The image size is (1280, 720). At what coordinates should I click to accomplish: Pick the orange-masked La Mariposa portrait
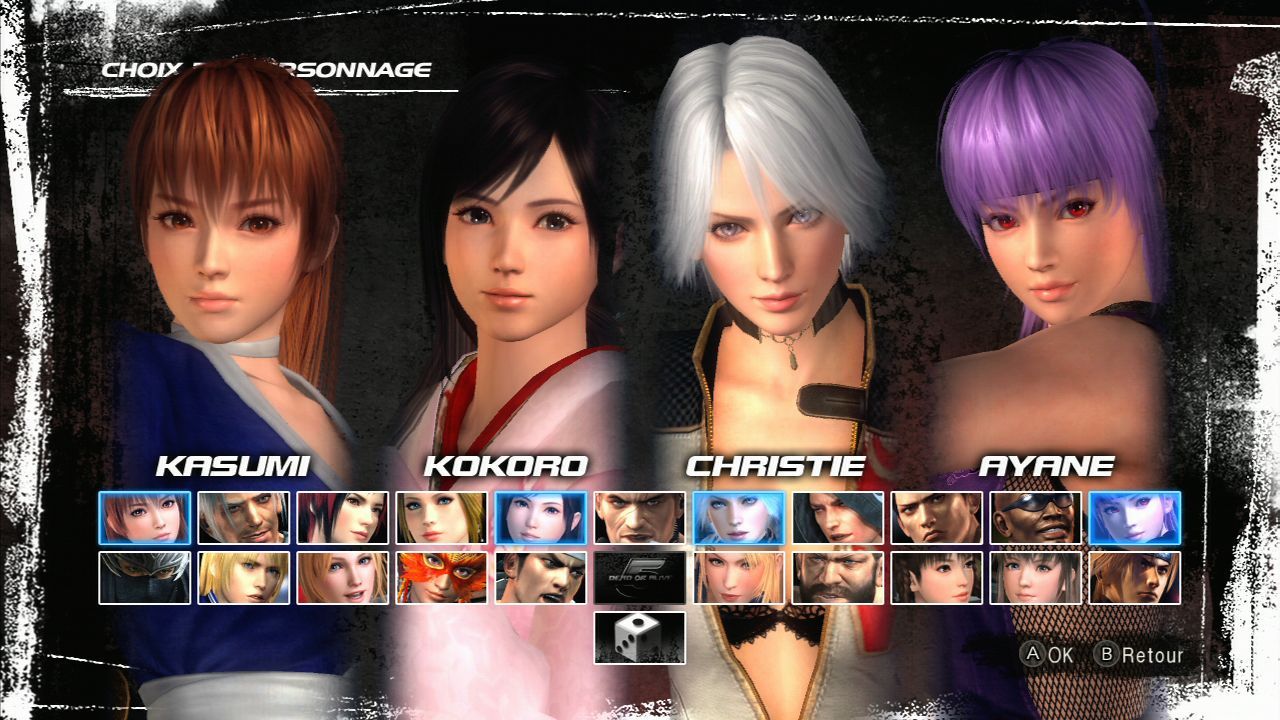click(x=441, y=578)
